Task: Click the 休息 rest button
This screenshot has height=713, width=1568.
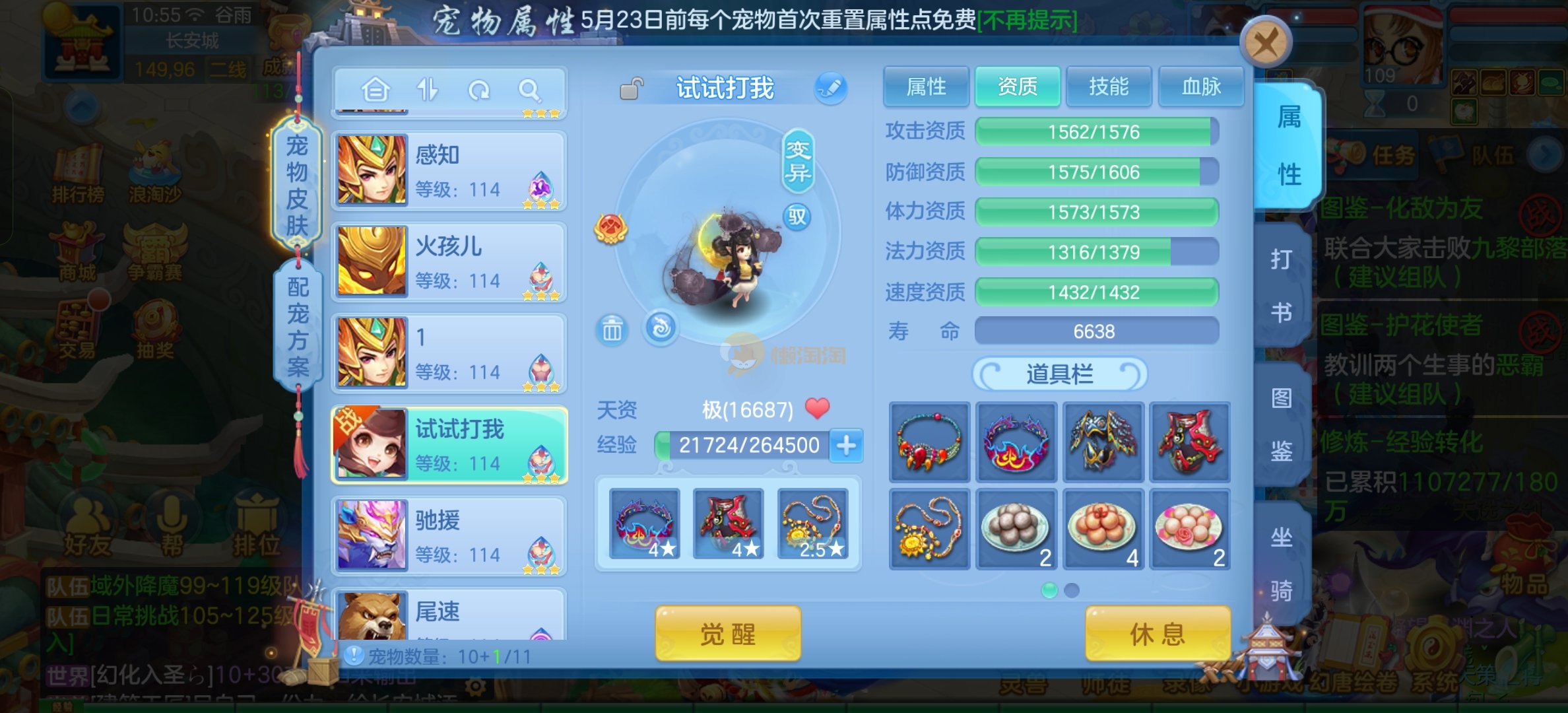Action: coord(1158,634)
